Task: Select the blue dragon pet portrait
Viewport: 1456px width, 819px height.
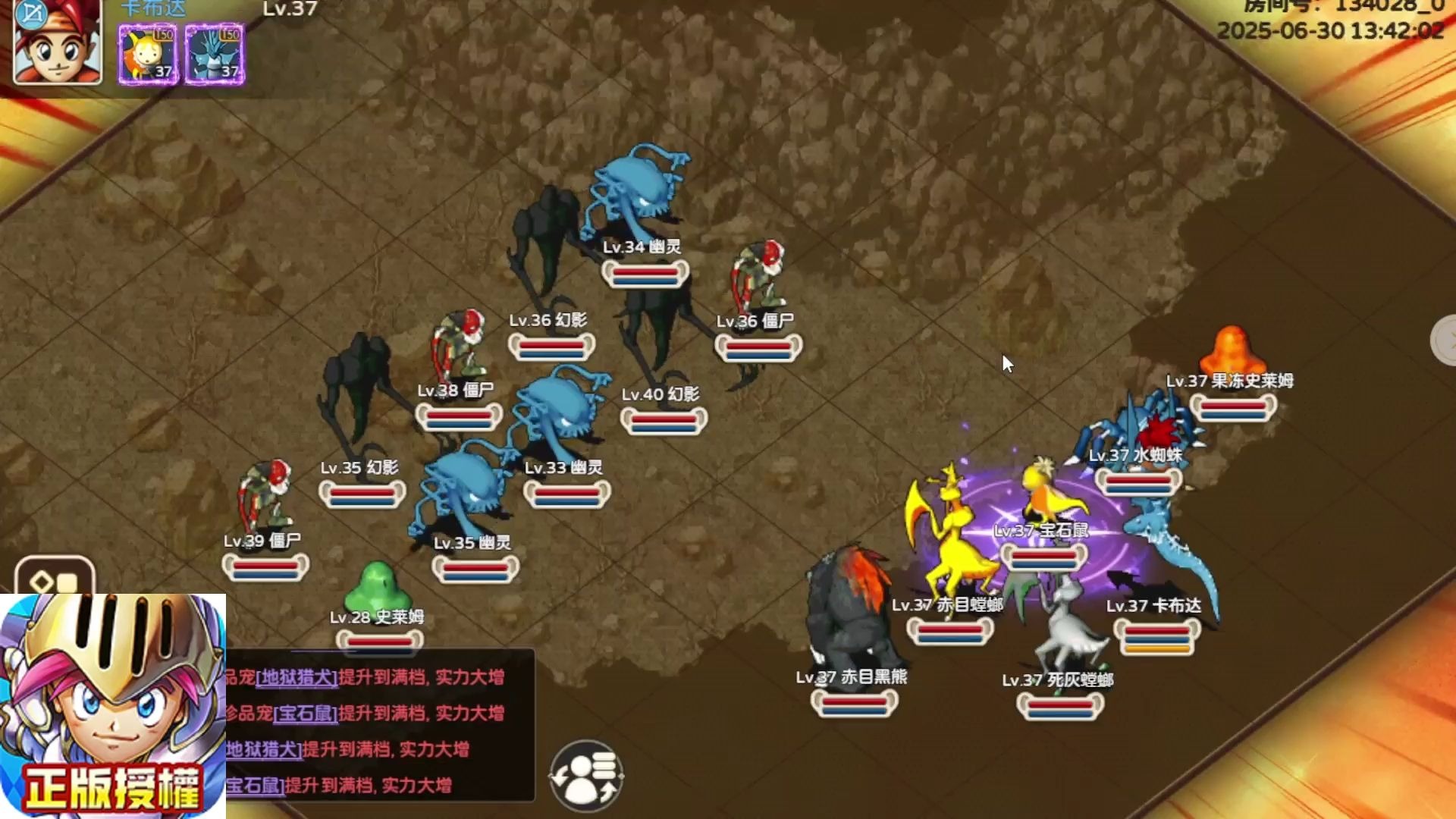Action: pos(215,54)
